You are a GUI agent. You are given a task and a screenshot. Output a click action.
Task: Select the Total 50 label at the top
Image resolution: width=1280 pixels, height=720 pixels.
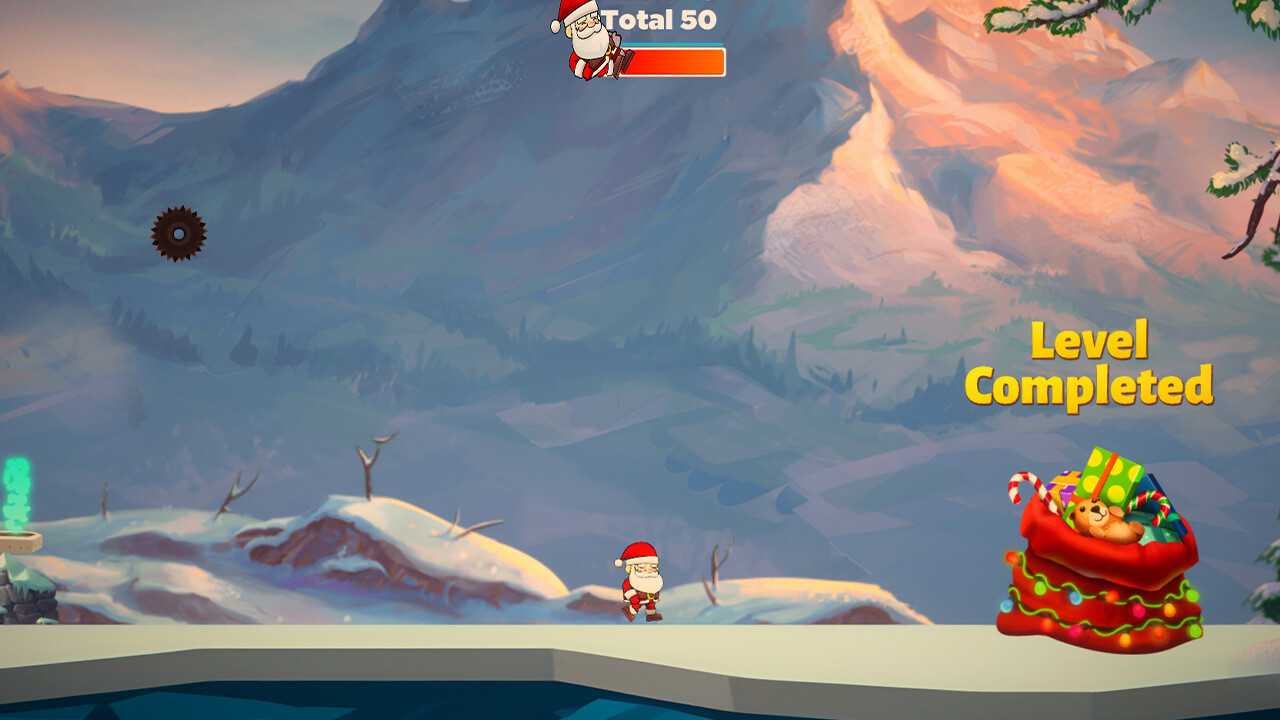660,20
